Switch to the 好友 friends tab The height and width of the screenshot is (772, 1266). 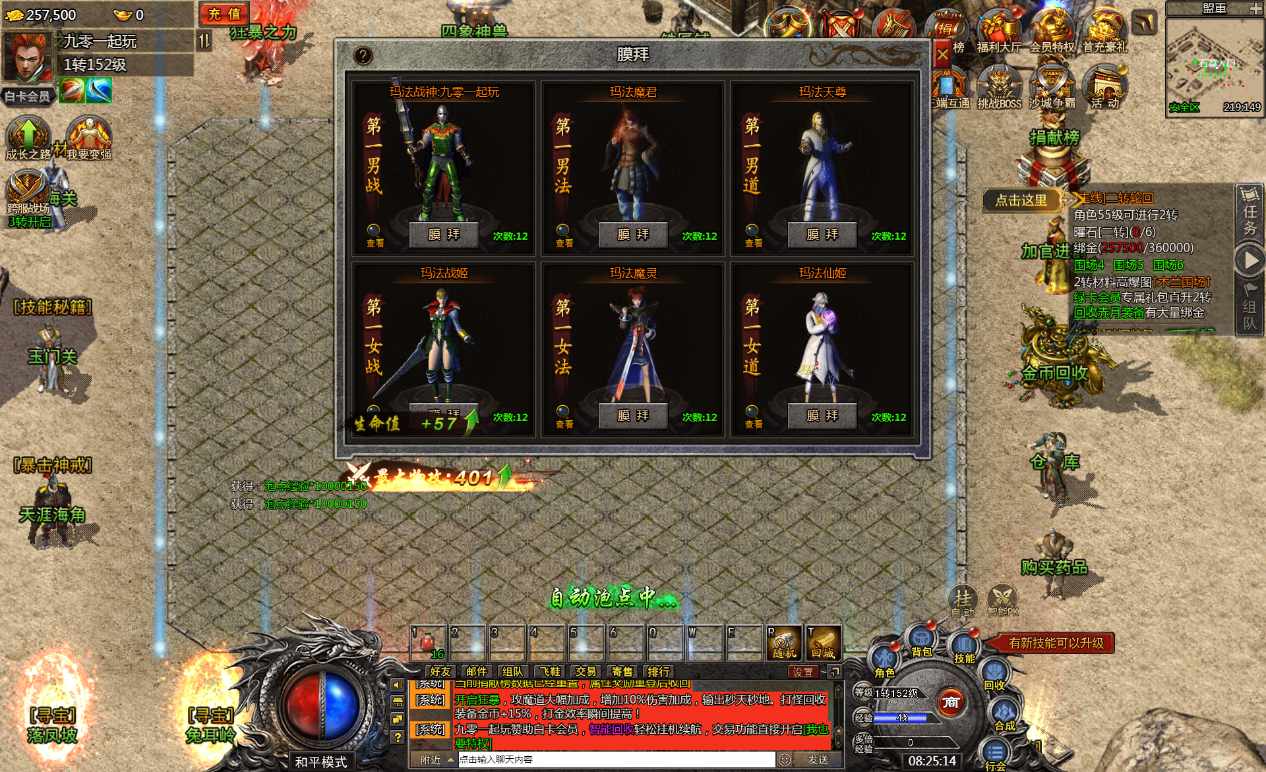pos(440,672)
